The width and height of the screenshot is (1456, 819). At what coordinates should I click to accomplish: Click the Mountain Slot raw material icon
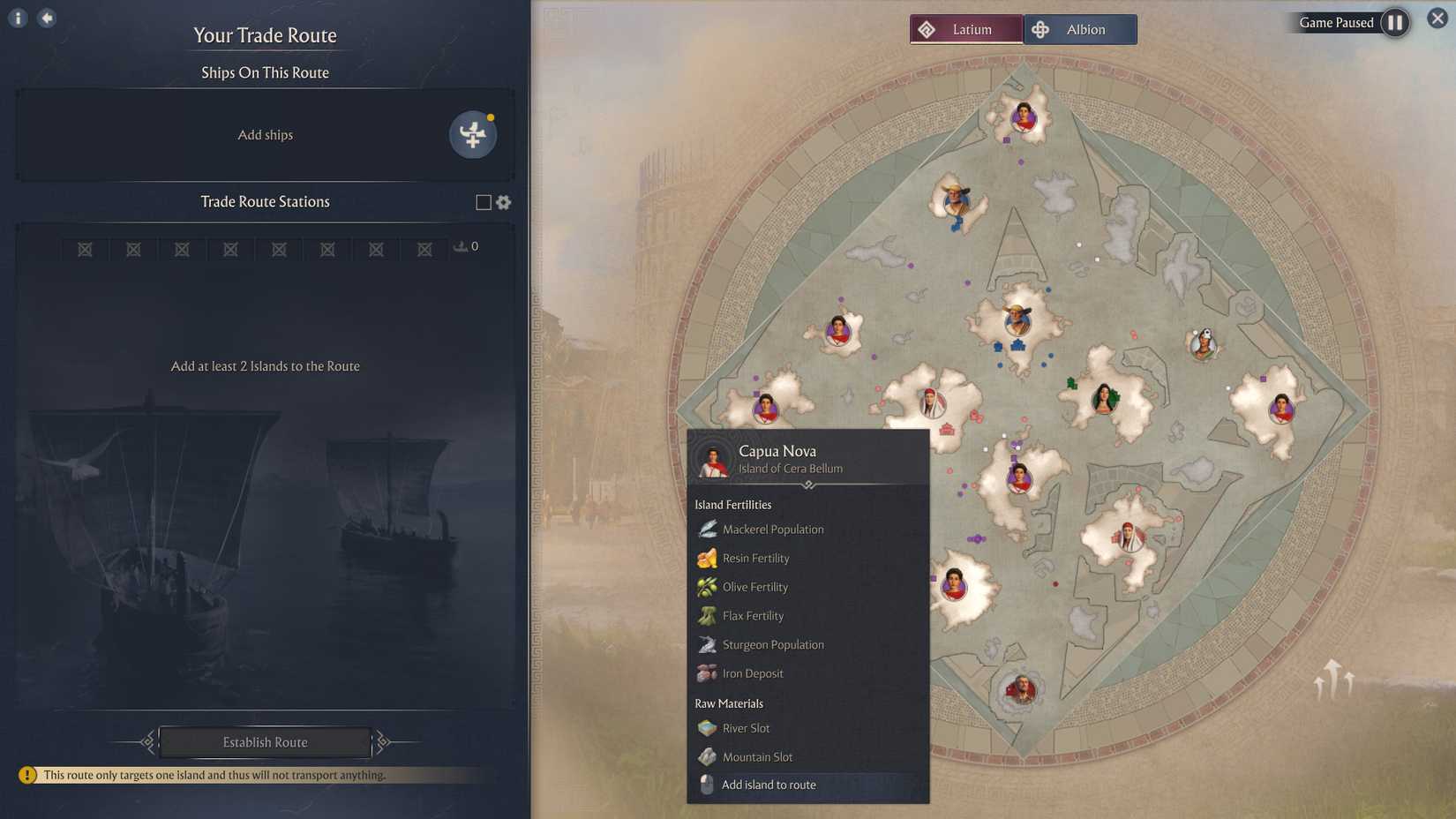tap(707, 756)
